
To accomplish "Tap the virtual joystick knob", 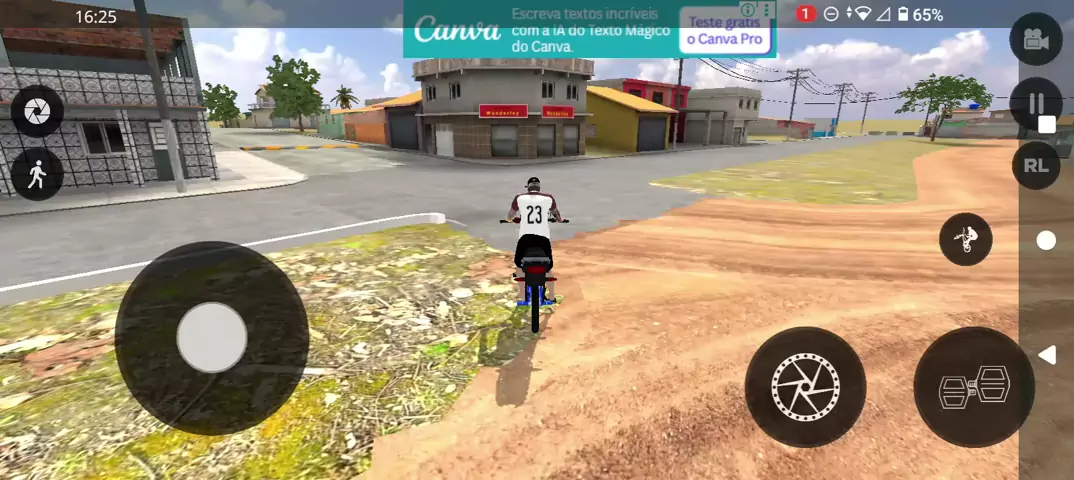I will [x=212, y=338].
